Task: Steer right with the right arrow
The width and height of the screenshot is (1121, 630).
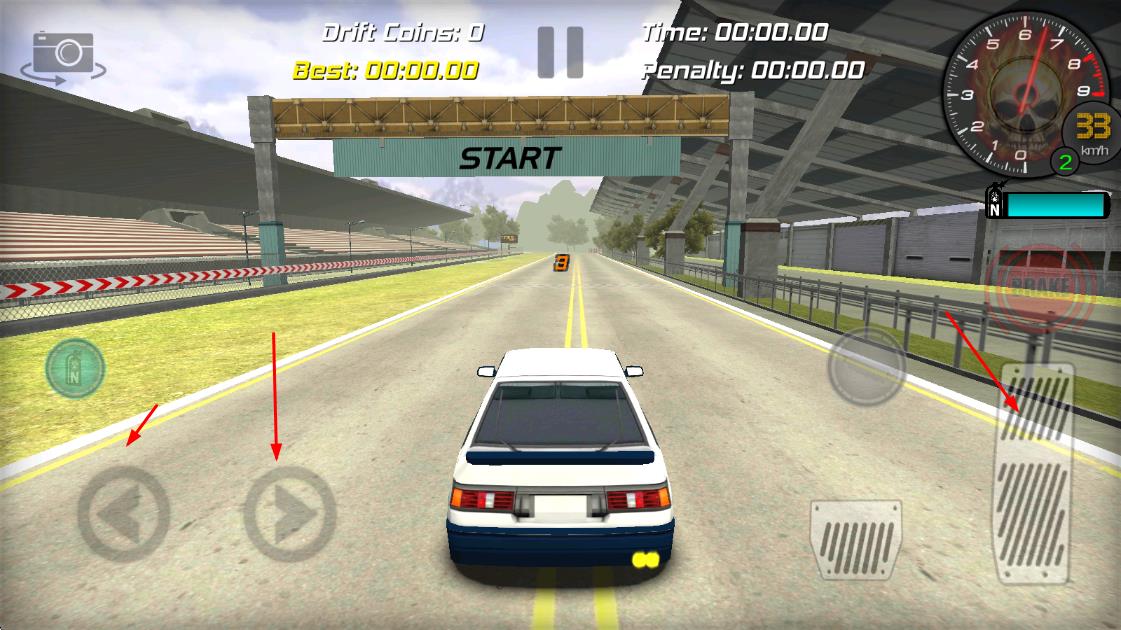Action: (289, 514)
